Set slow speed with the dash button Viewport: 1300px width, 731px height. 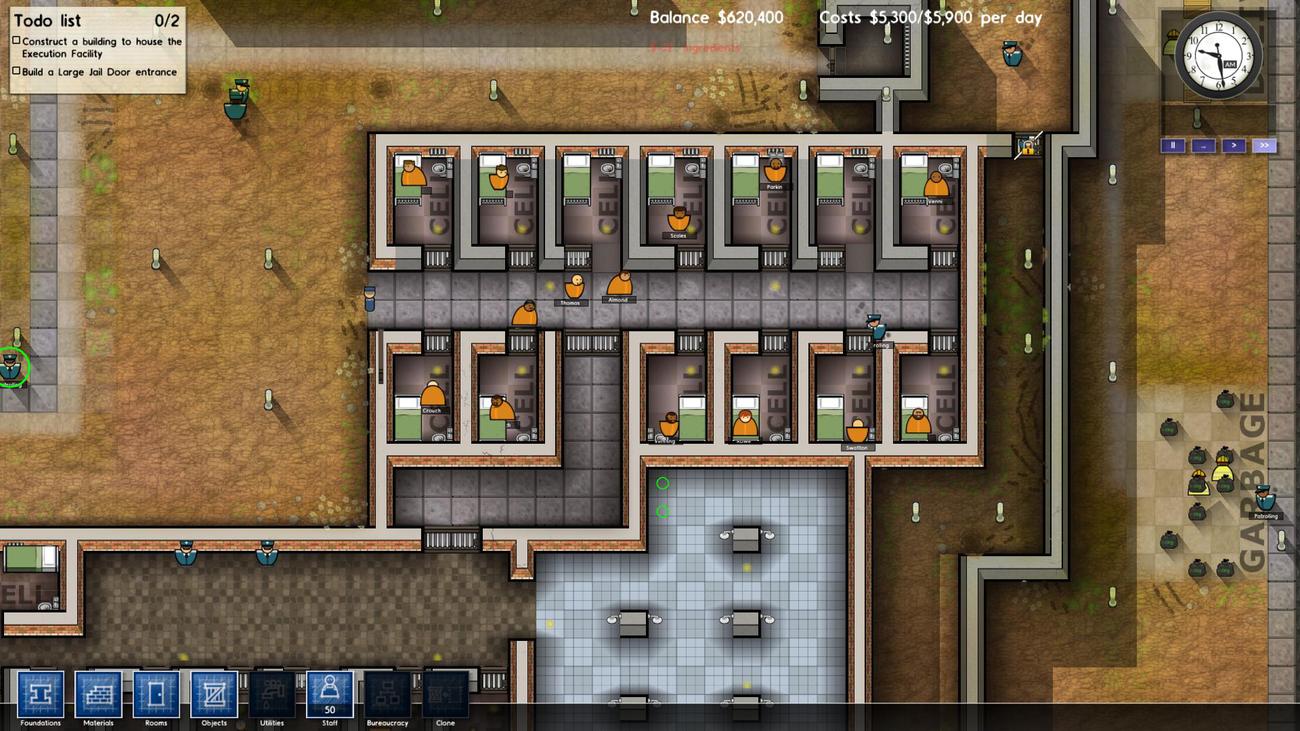(1203, 146)
